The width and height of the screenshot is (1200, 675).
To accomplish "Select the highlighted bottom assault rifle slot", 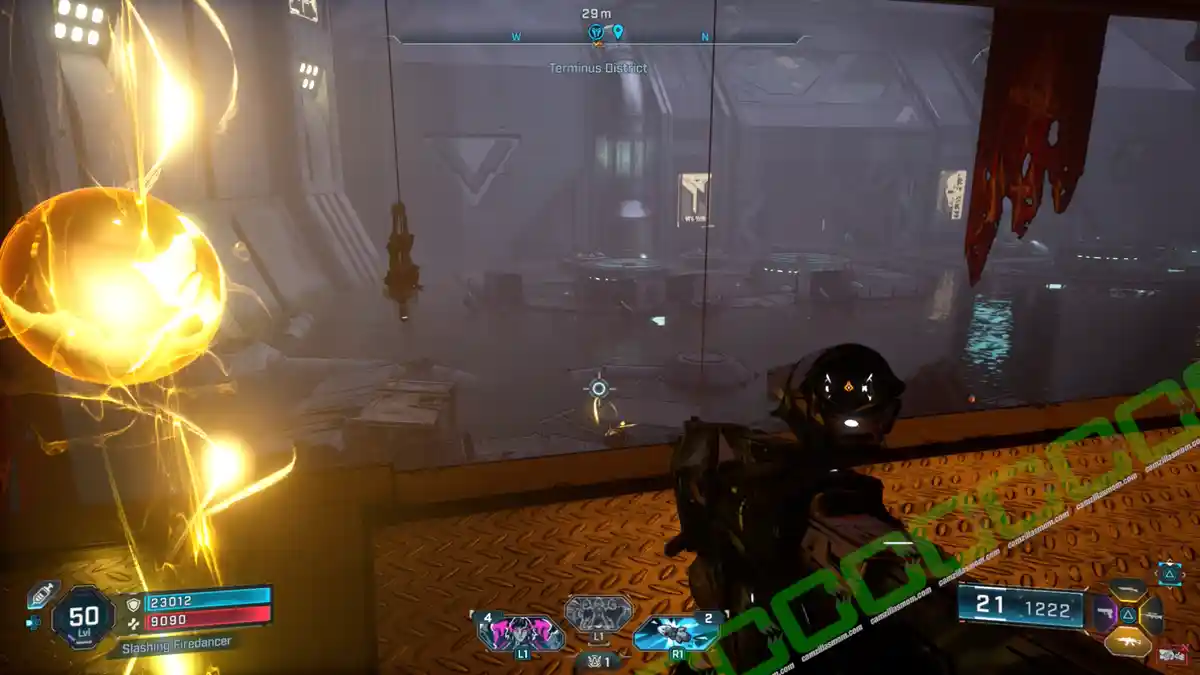I will (x=1127, y=640).
